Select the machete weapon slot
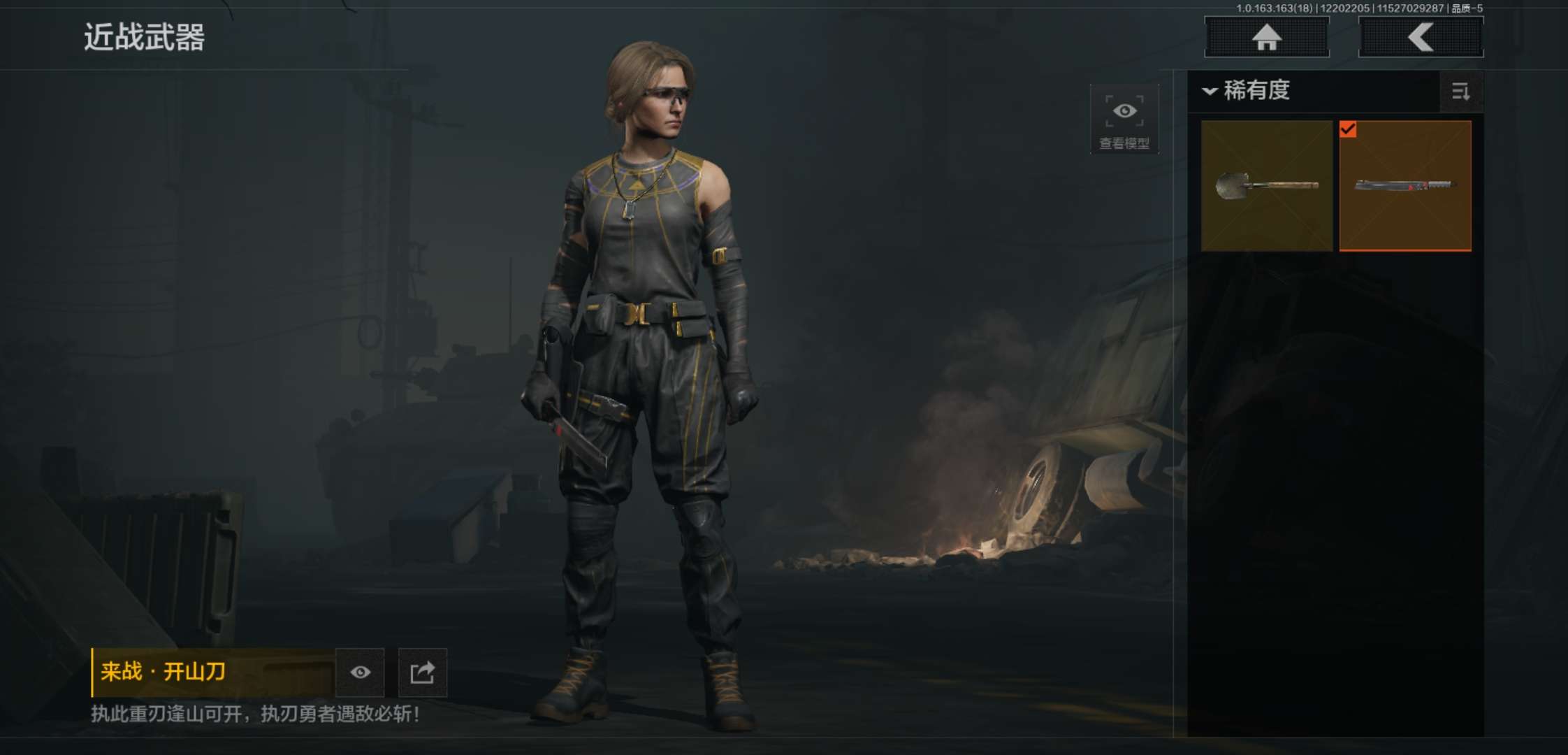Screen dimensions: 1568x755 1405,185
